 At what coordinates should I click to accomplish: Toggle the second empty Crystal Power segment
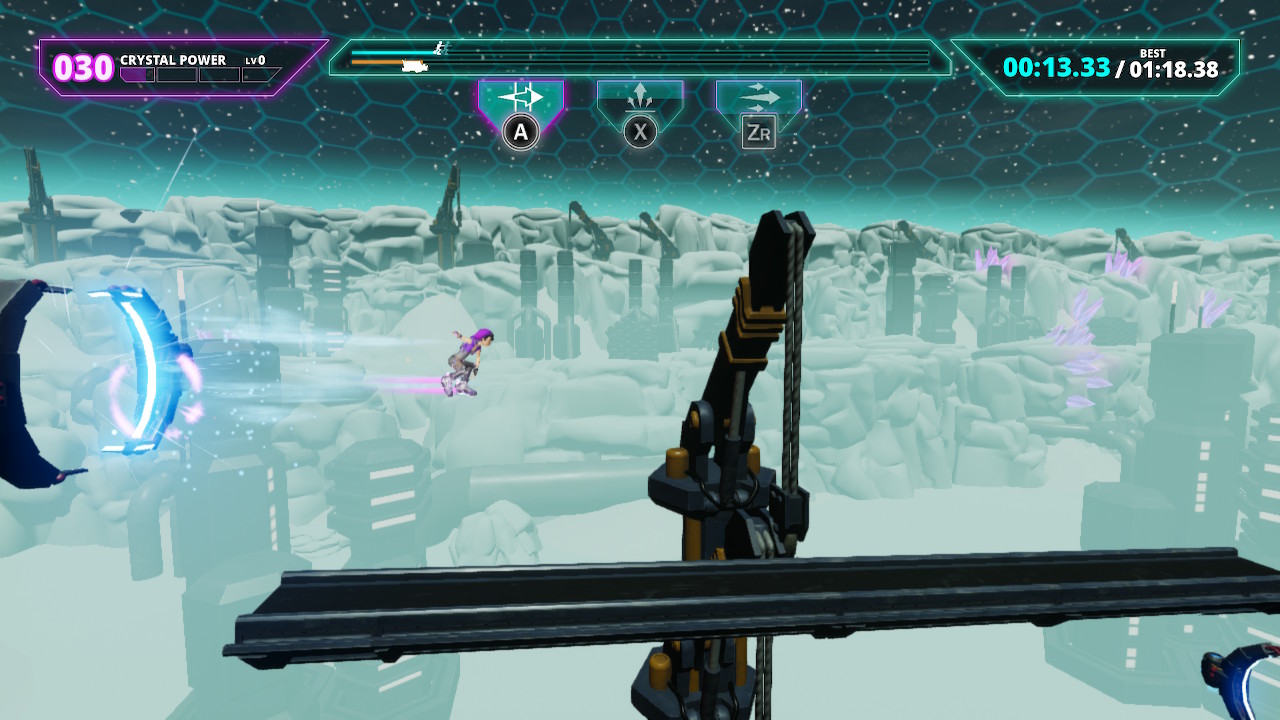(x=175, y=75)
